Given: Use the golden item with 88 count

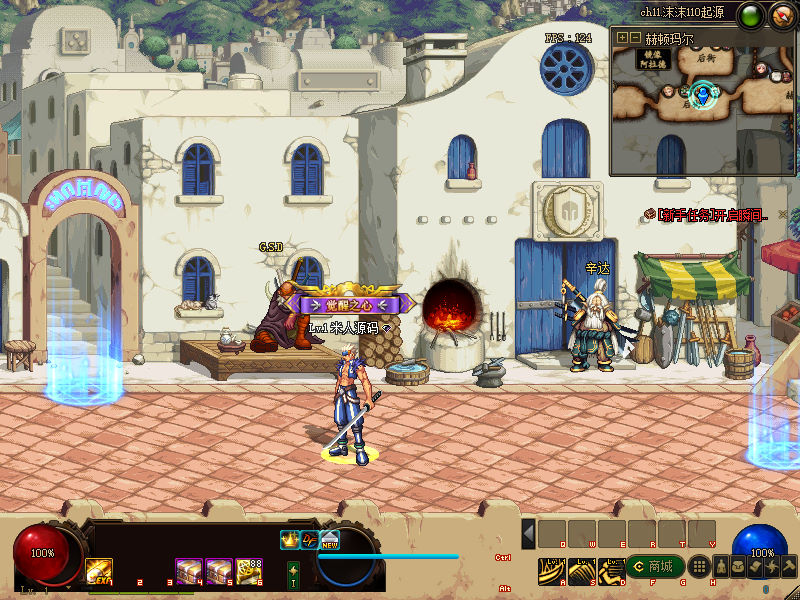Looking at the screenshot, I should click(x=249, y=571).
